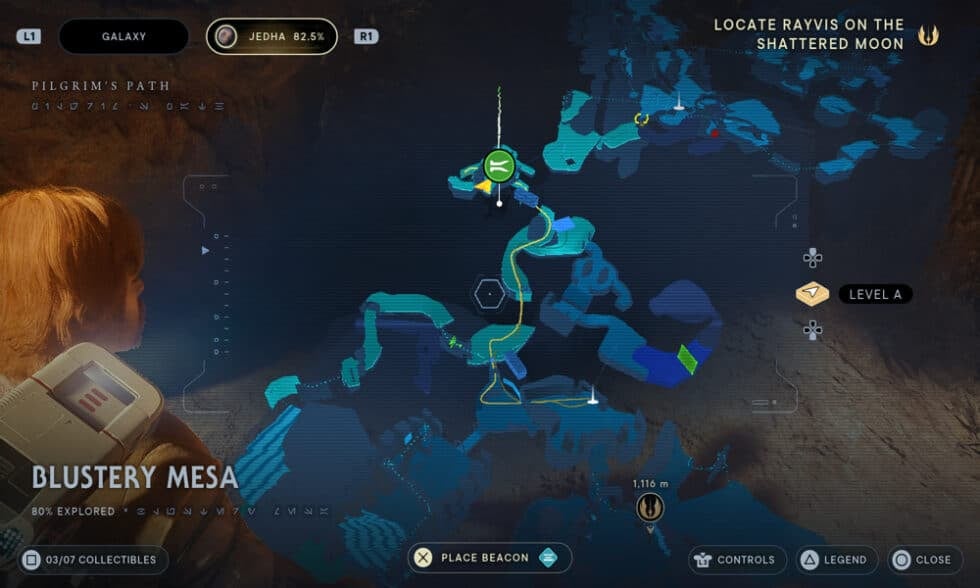Click the yellow player position arrow
The width and height of the screenshot is (980, 588).
click(x=483, y=186)
